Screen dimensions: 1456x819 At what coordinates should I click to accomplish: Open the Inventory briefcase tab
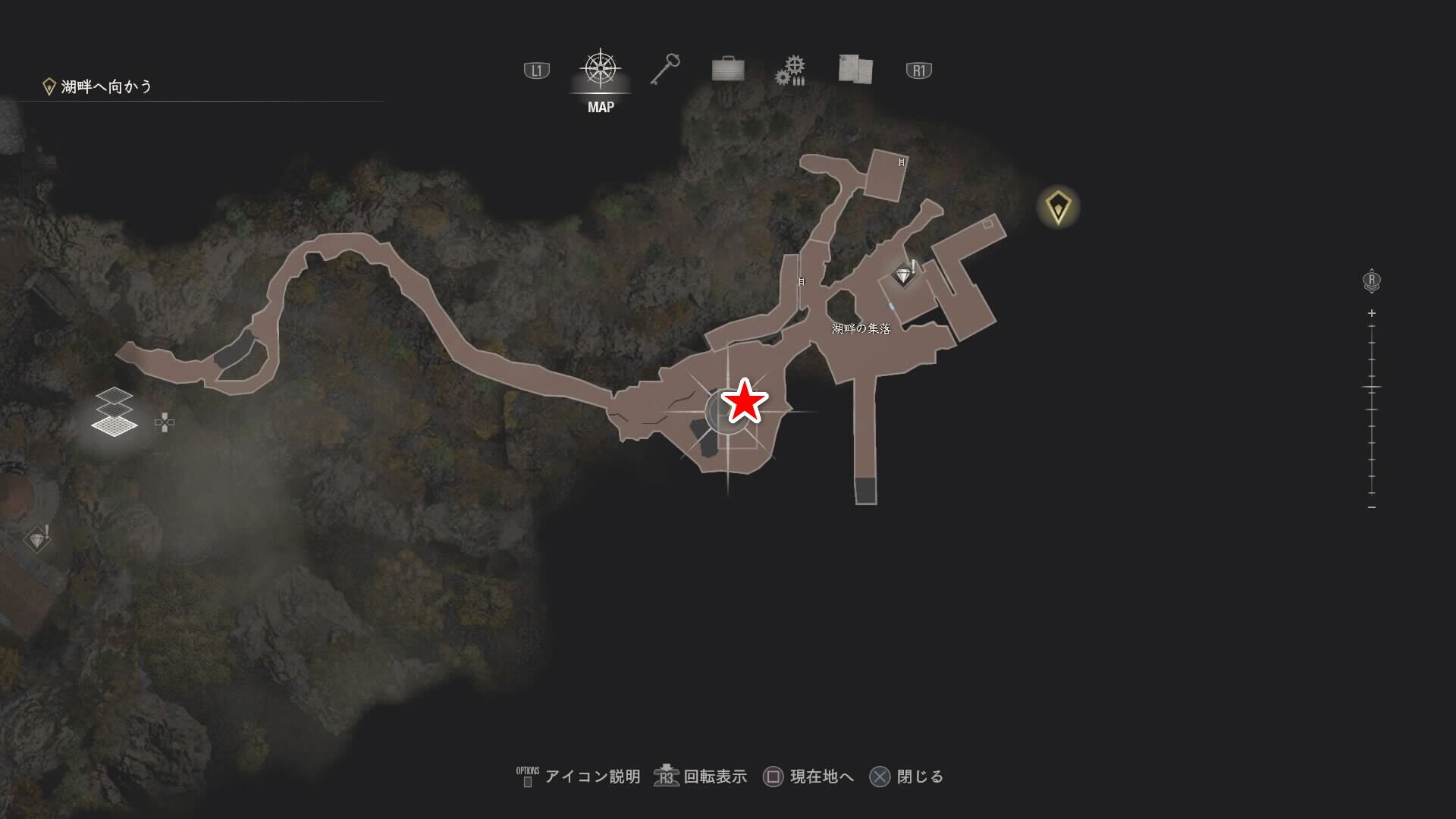pyautogui.click(x=727, y=69)
